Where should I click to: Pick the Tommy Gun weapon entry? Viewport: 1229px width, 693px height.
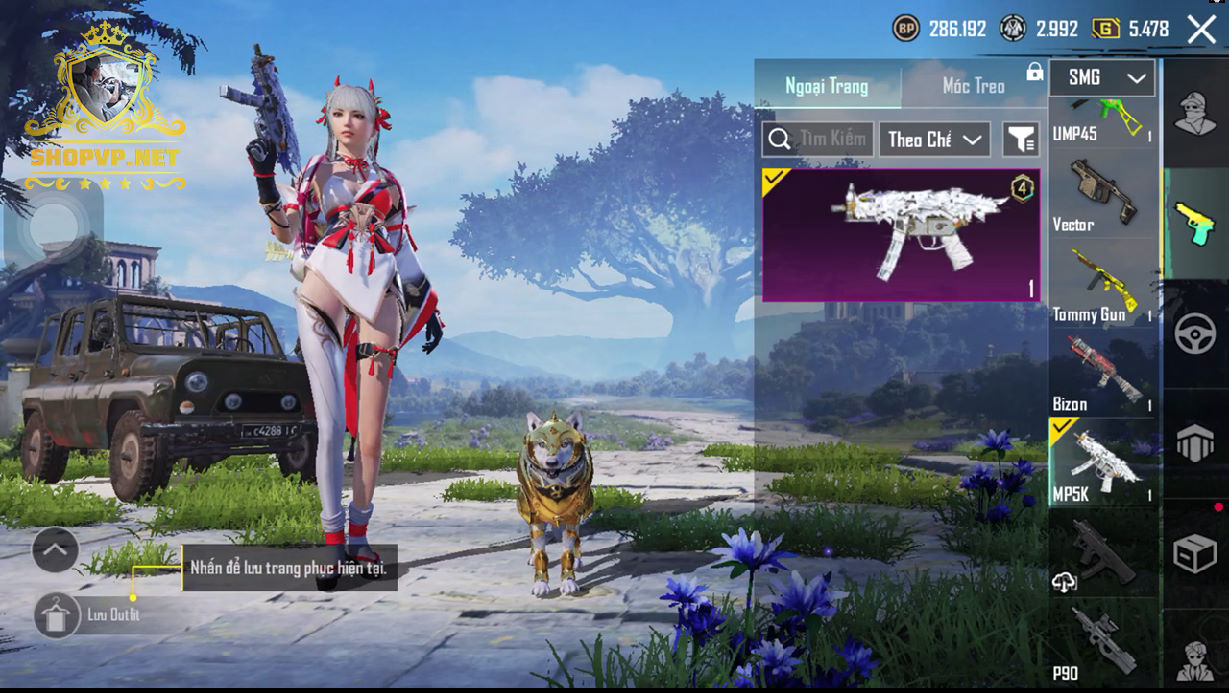(x=1102, y=284)
